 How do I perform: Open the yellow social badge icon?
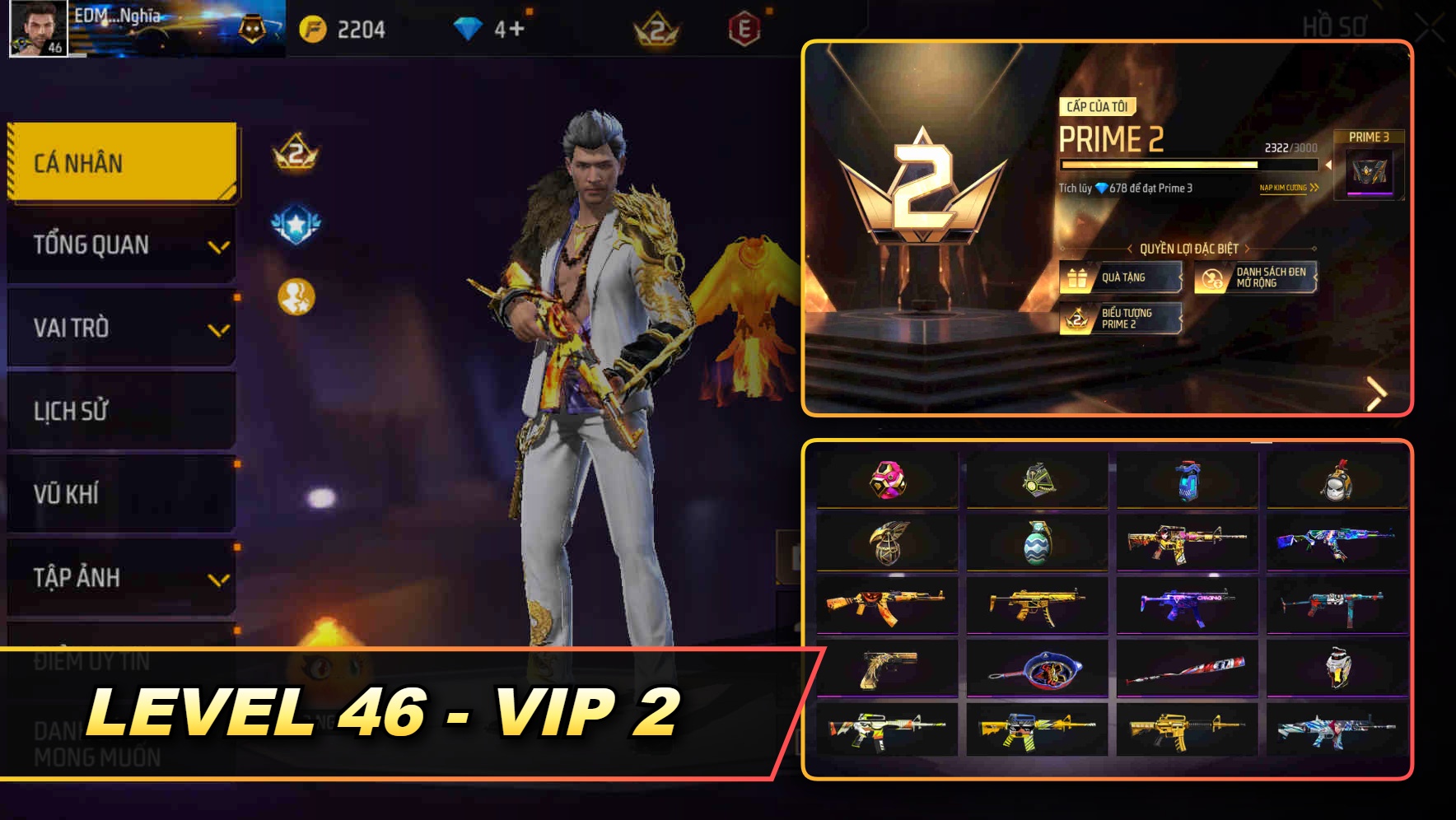click(x=295, y=295)
